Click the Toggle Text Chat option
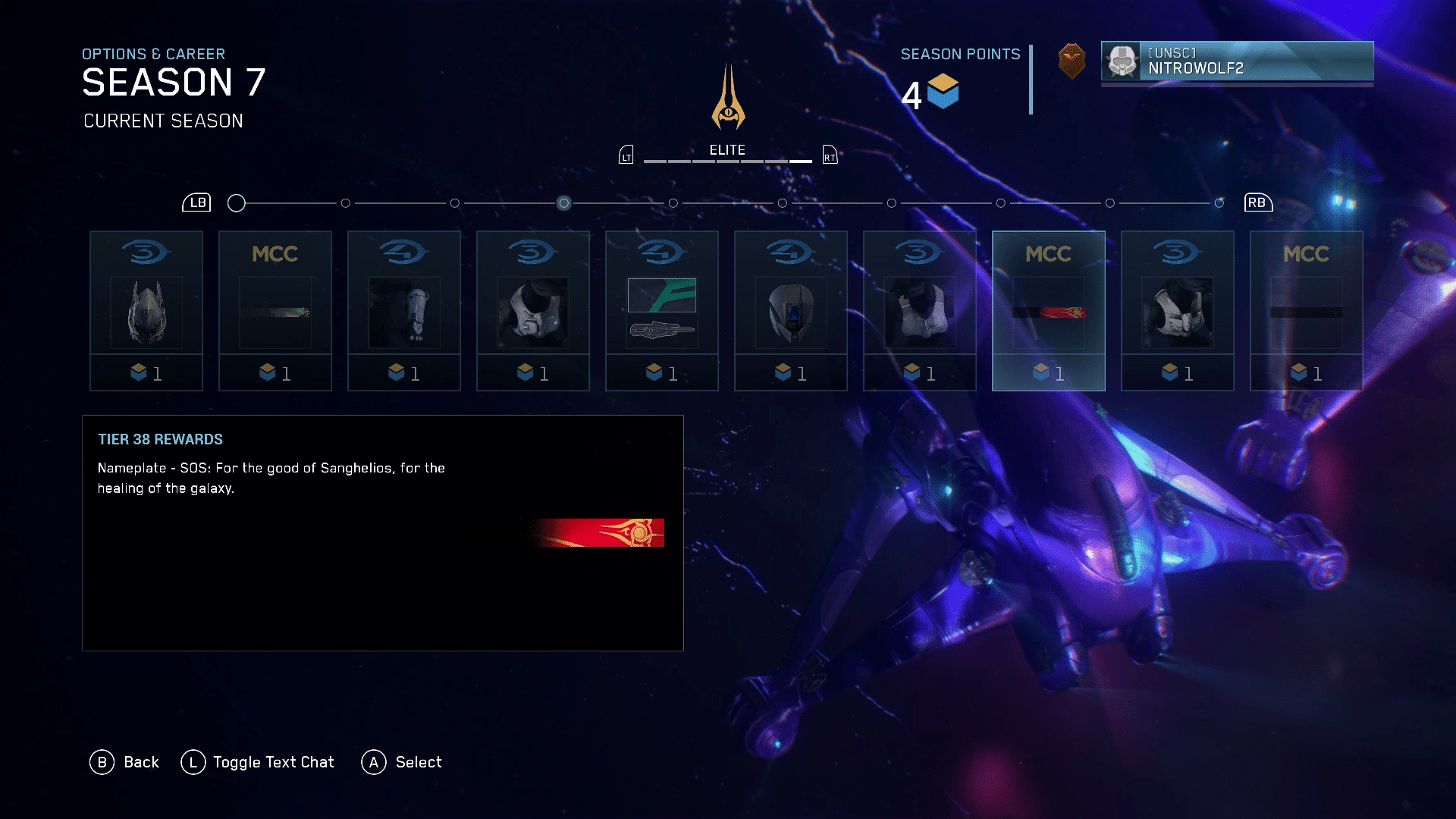1456x819 pixels. (x=258, y=762)
